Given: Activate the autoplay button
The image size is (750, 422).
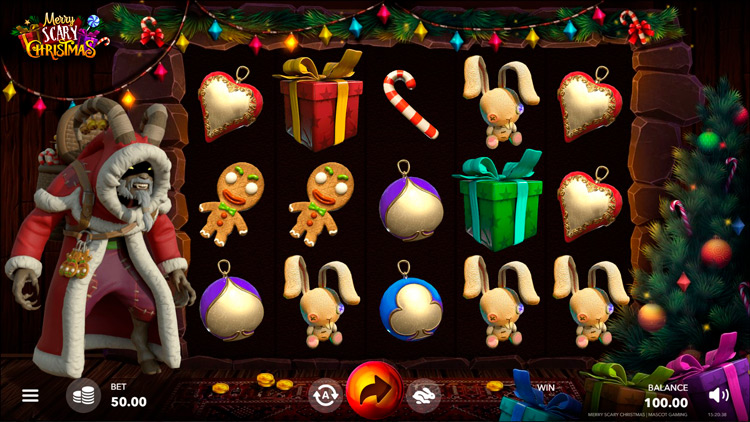Looking at the screenshot, I should click(324, 395).
